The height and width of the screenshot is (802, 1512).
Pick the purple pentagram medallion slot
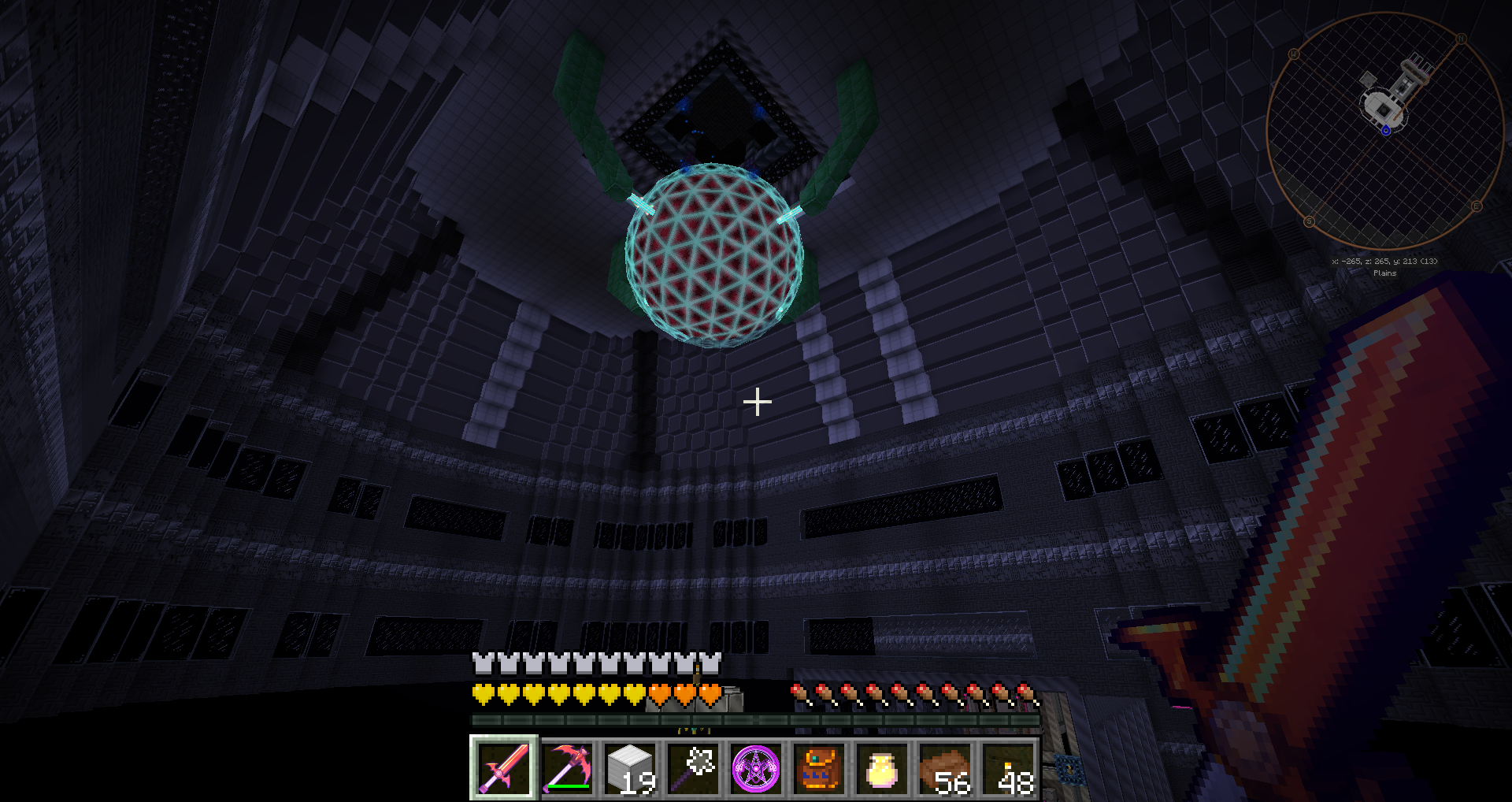(x=756, y=768)
